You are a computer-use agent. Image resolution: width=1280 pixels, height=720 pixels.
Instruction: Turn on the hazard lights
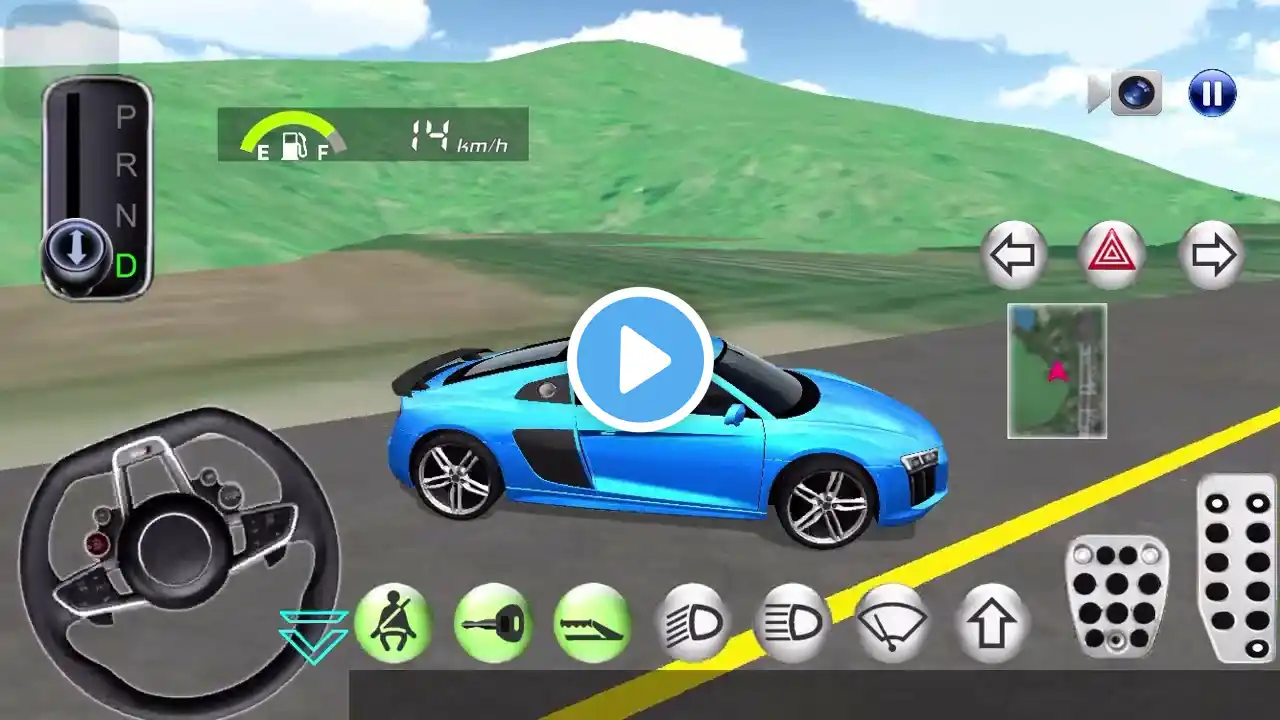point(1112,256)
